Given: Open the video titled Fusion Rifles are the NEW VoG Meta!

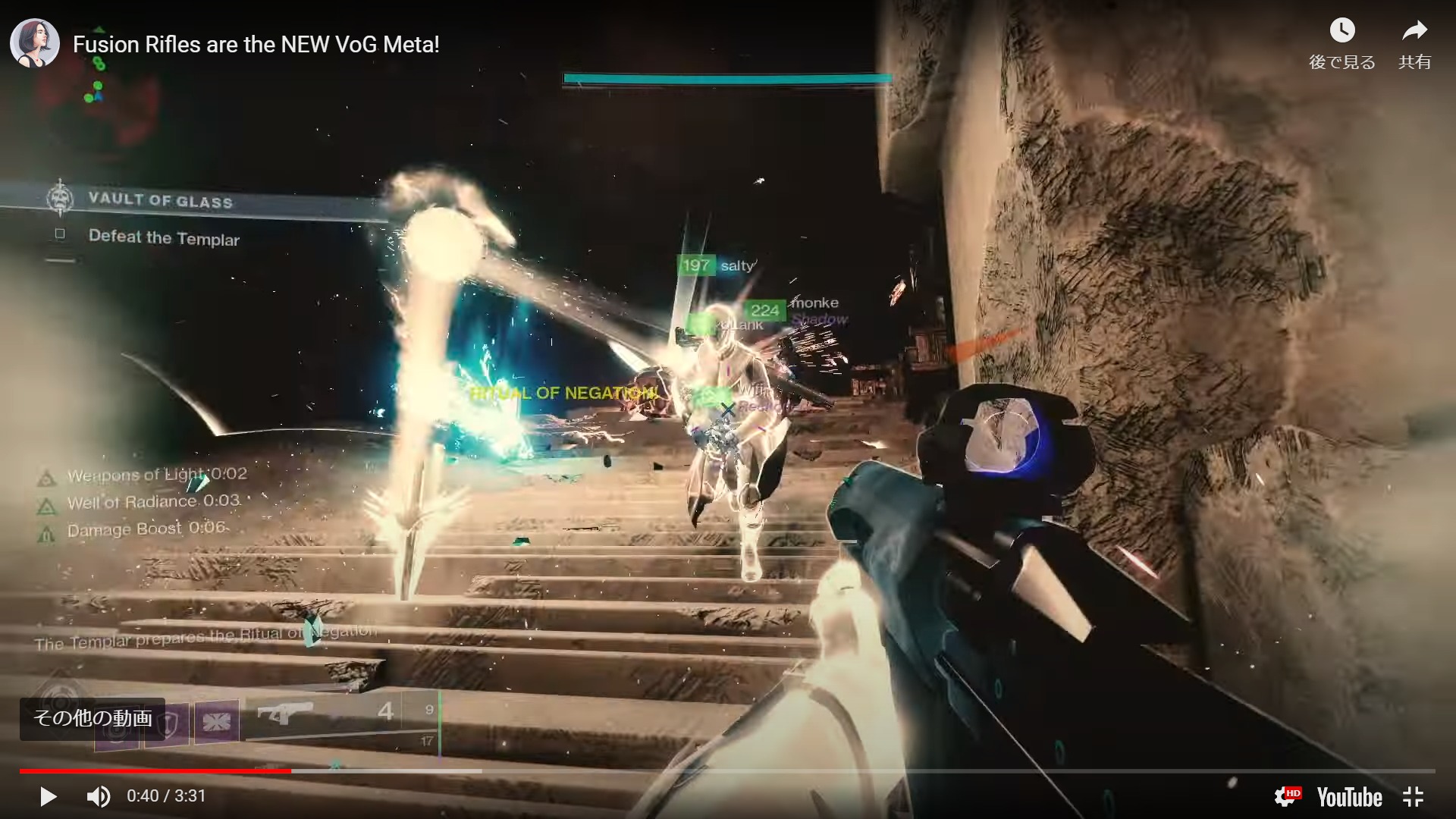Looking at the screenshot, I should click(x=256, y=45).
